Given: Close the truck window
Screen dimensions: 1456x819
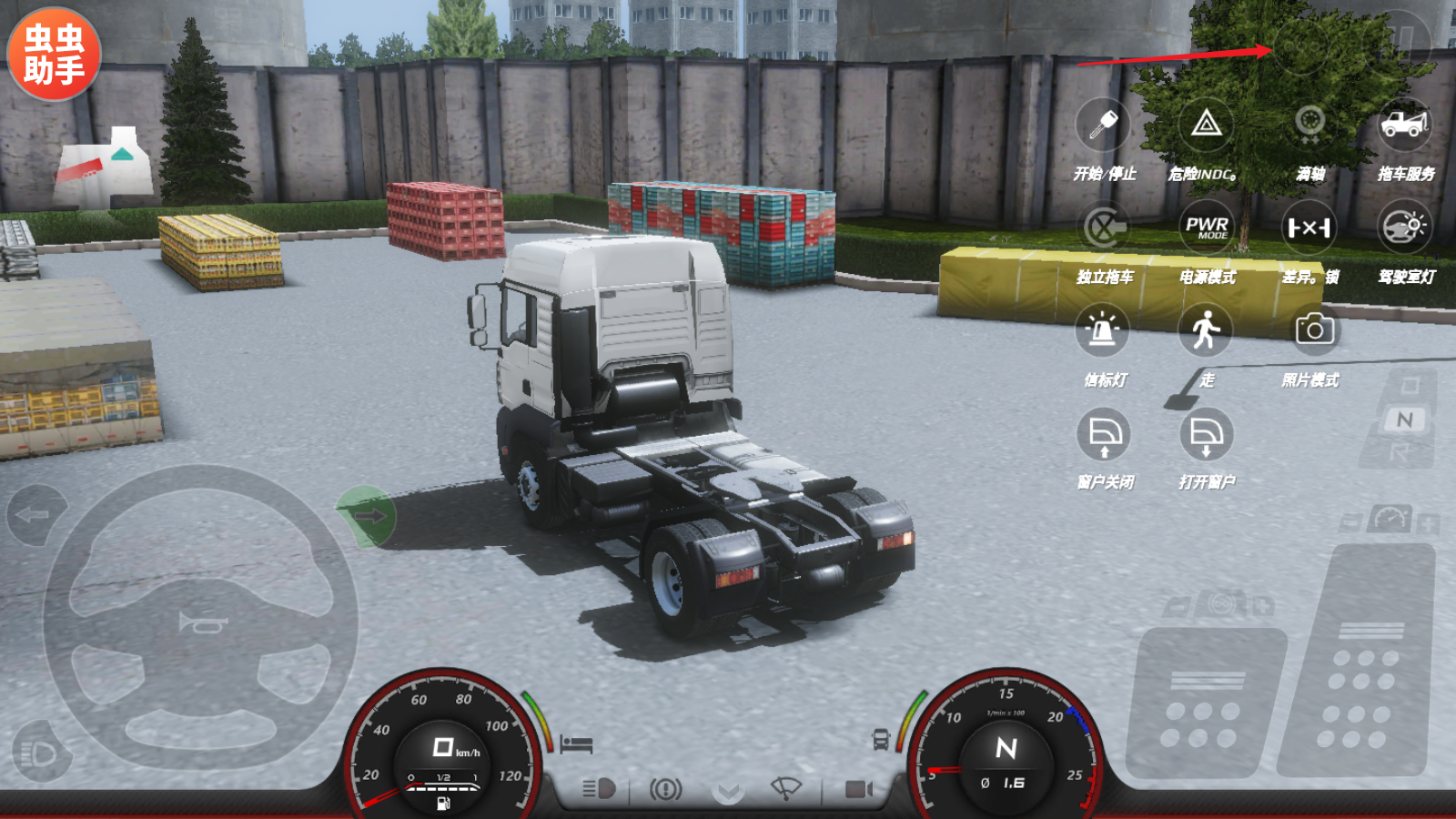Looking at the screenshot, I should pos(1104,434).
